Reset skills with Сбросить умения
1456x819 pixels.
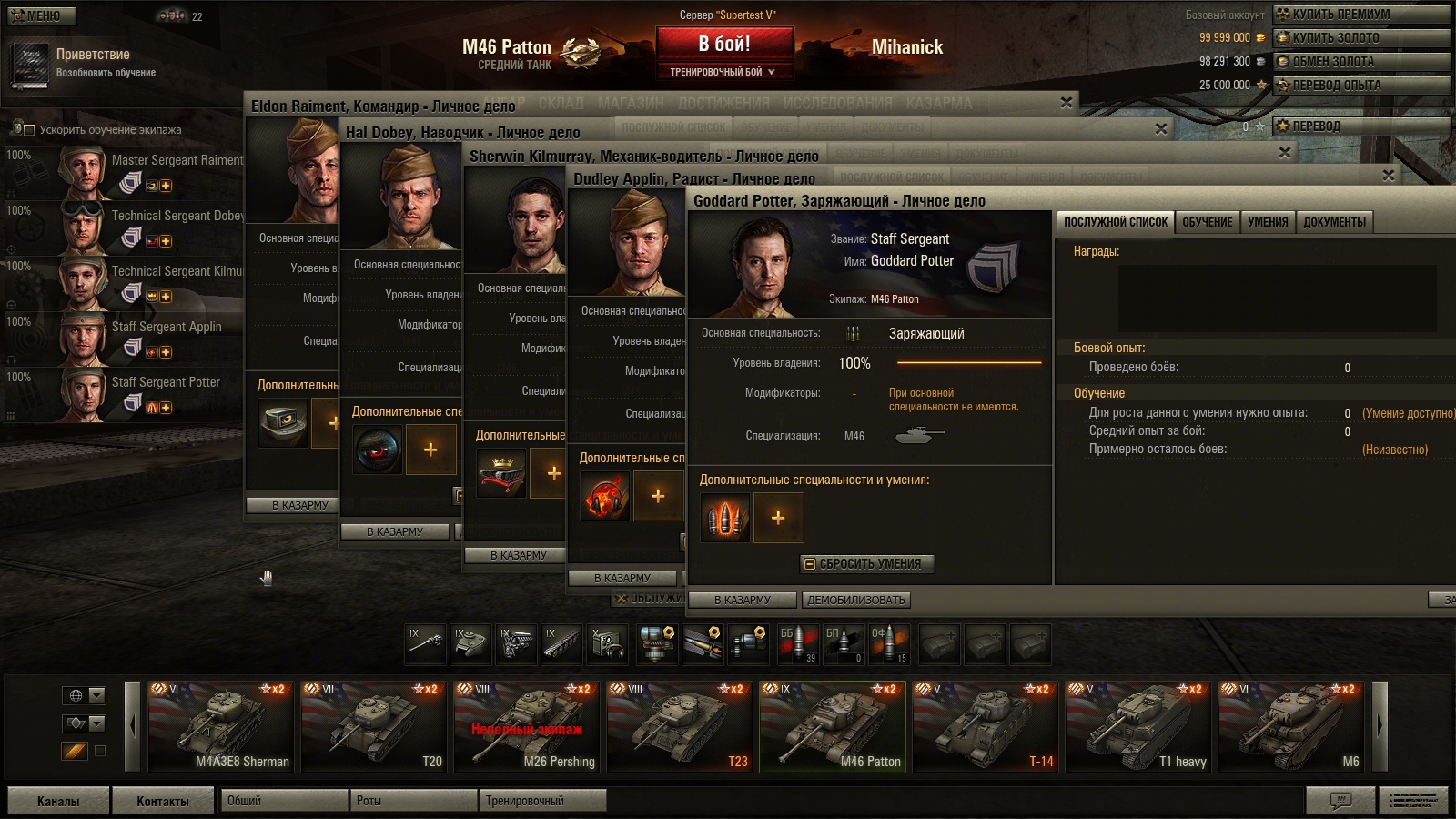click(868, 564)
